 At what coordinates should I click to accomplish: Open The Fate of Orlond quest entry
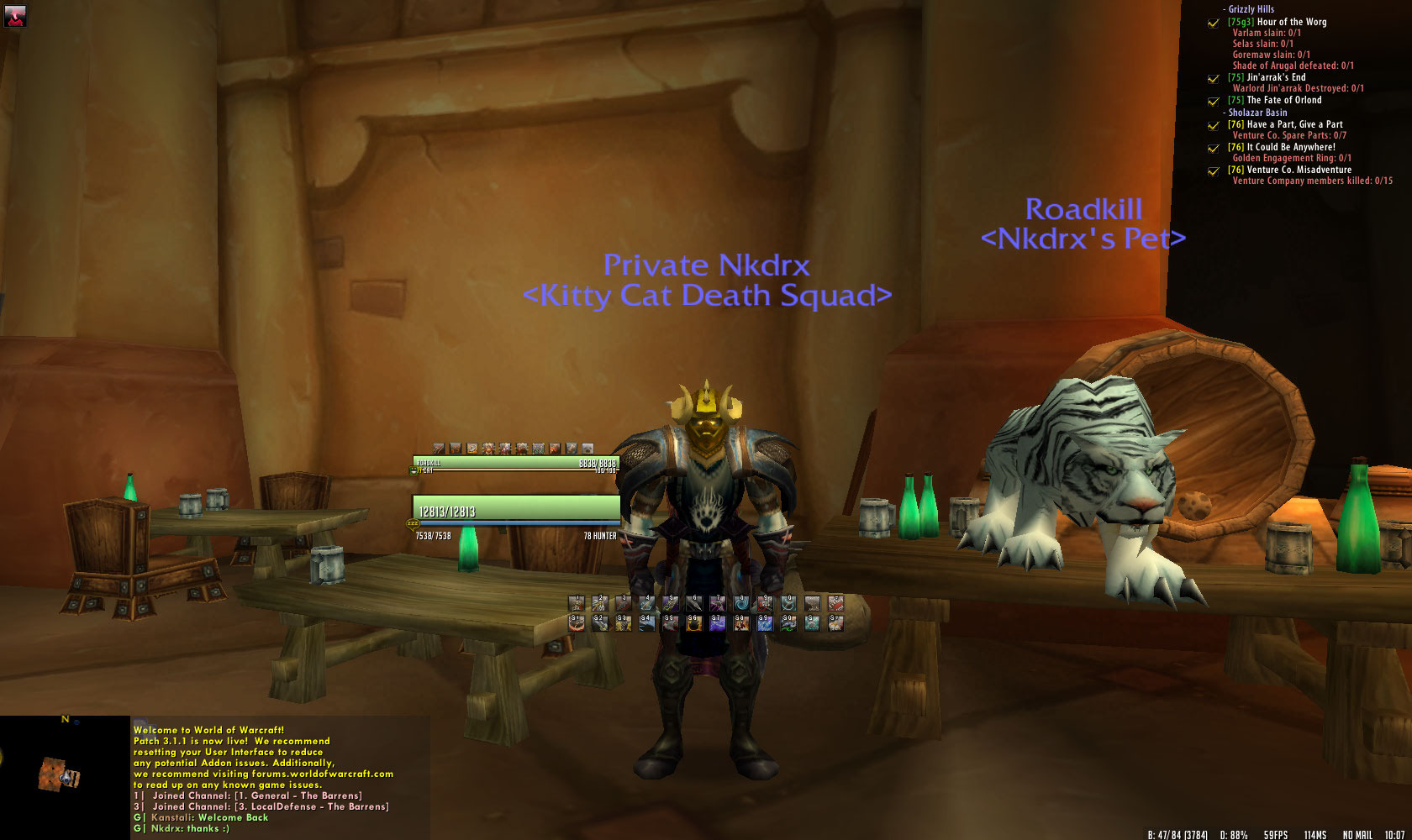(1283, 100)
